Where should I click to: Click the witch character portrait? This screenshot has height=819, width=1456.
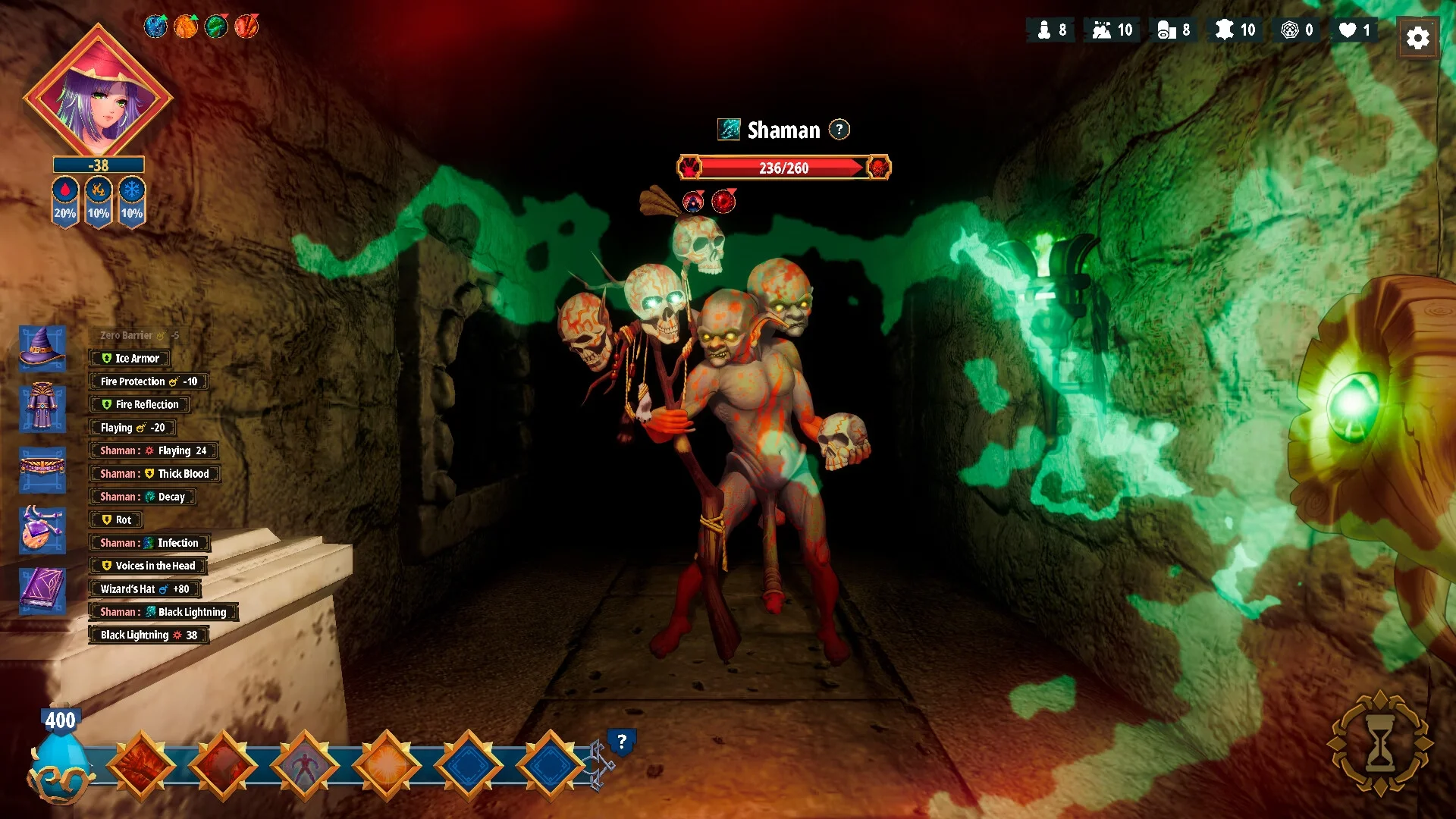98,95
